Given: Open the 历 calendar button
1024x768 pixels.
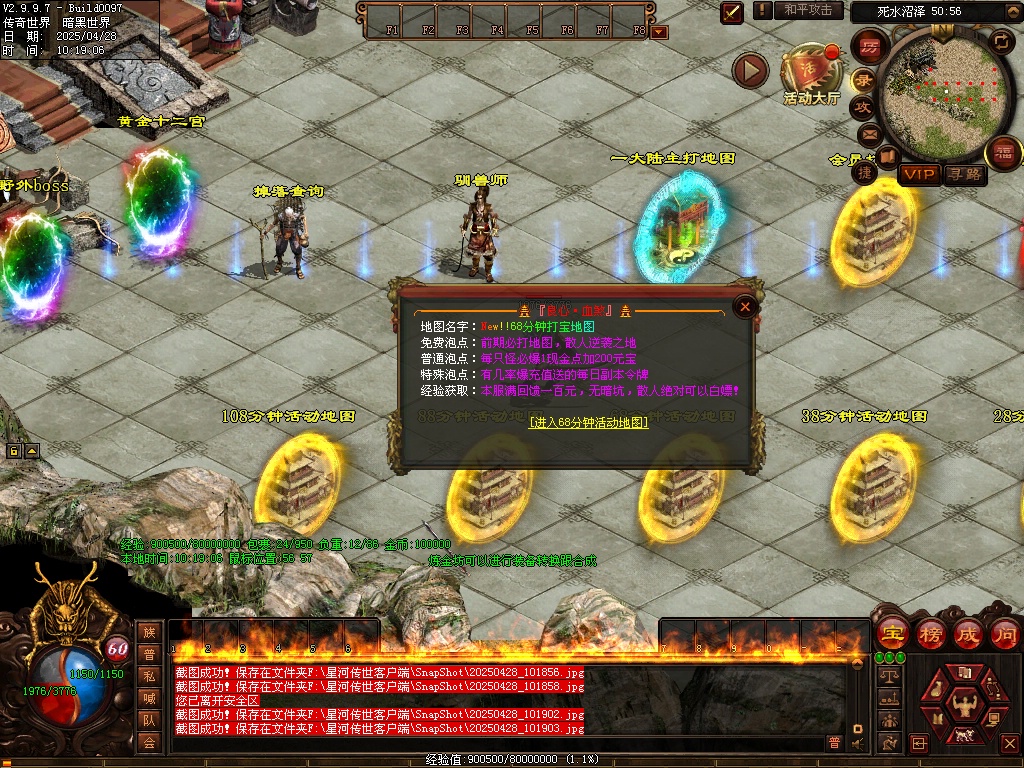Looking at the screenshot, I should click(x=870, y=47).
